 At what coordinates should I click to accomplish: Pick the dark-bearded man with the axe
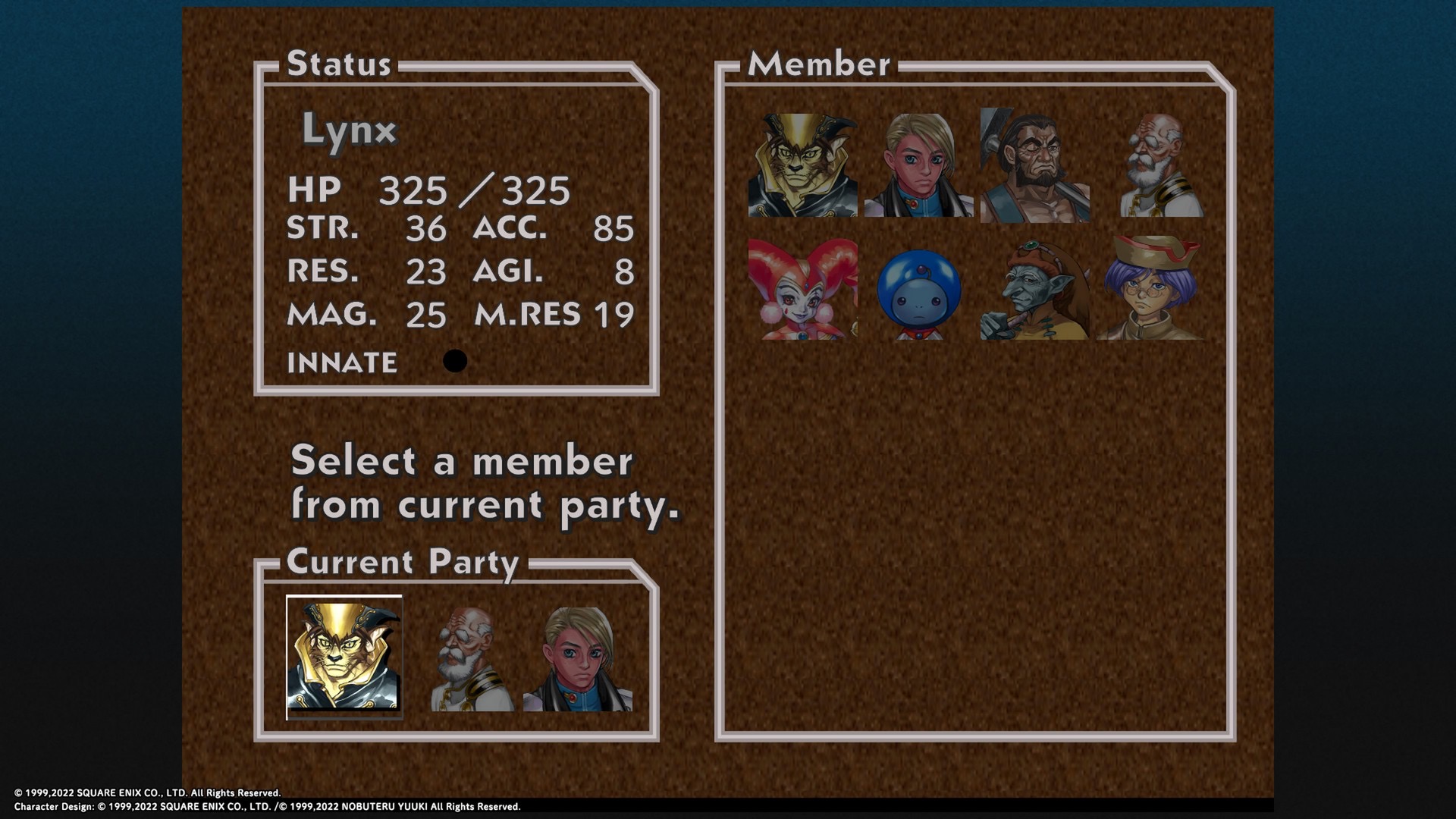pyautogui.click(x=1034, y=165)
